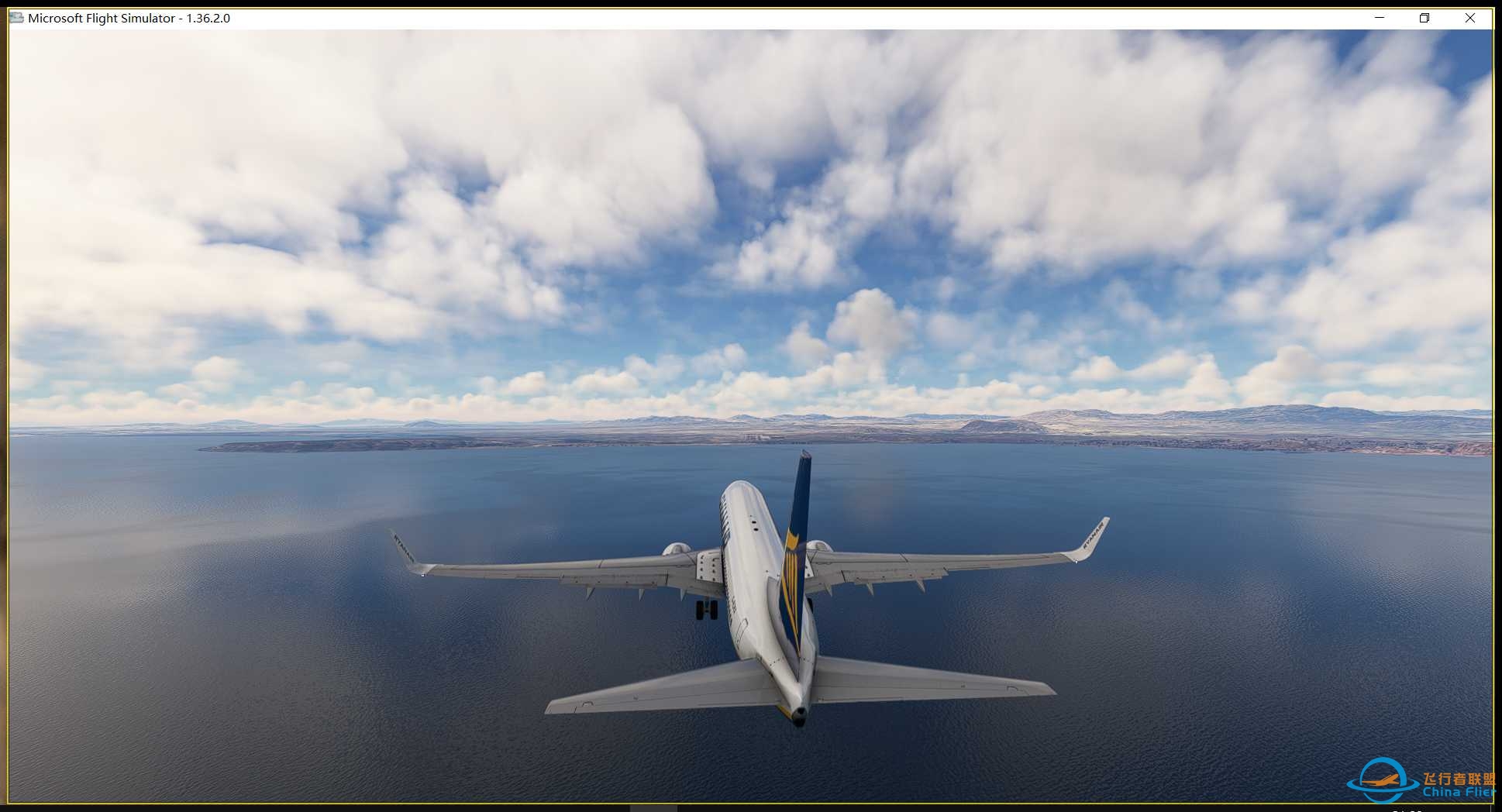Restore down the game window
1502x812 pixels.
[x=1424, y=18]
